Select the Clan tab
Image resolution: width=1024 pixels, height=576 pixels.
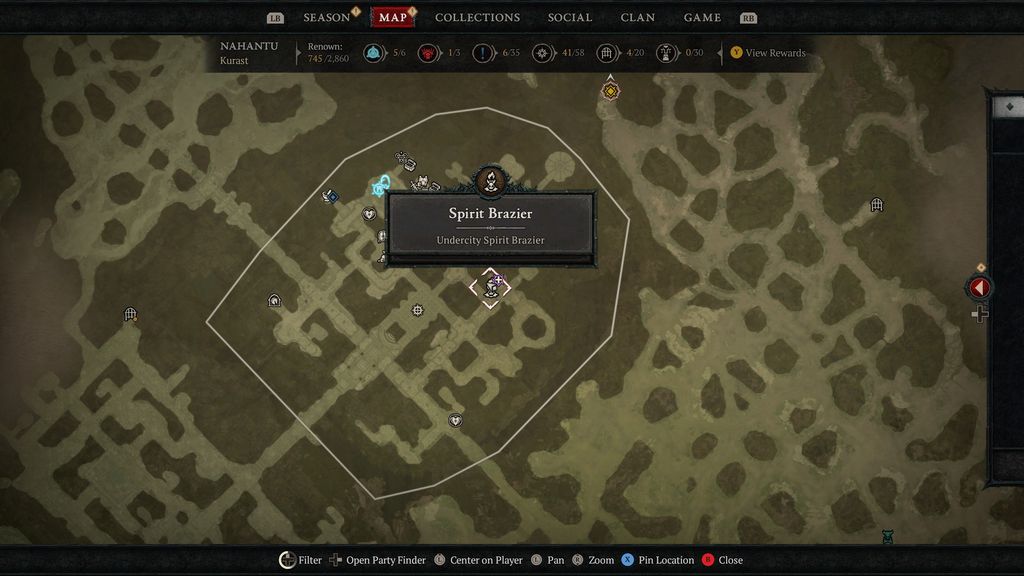638,17
